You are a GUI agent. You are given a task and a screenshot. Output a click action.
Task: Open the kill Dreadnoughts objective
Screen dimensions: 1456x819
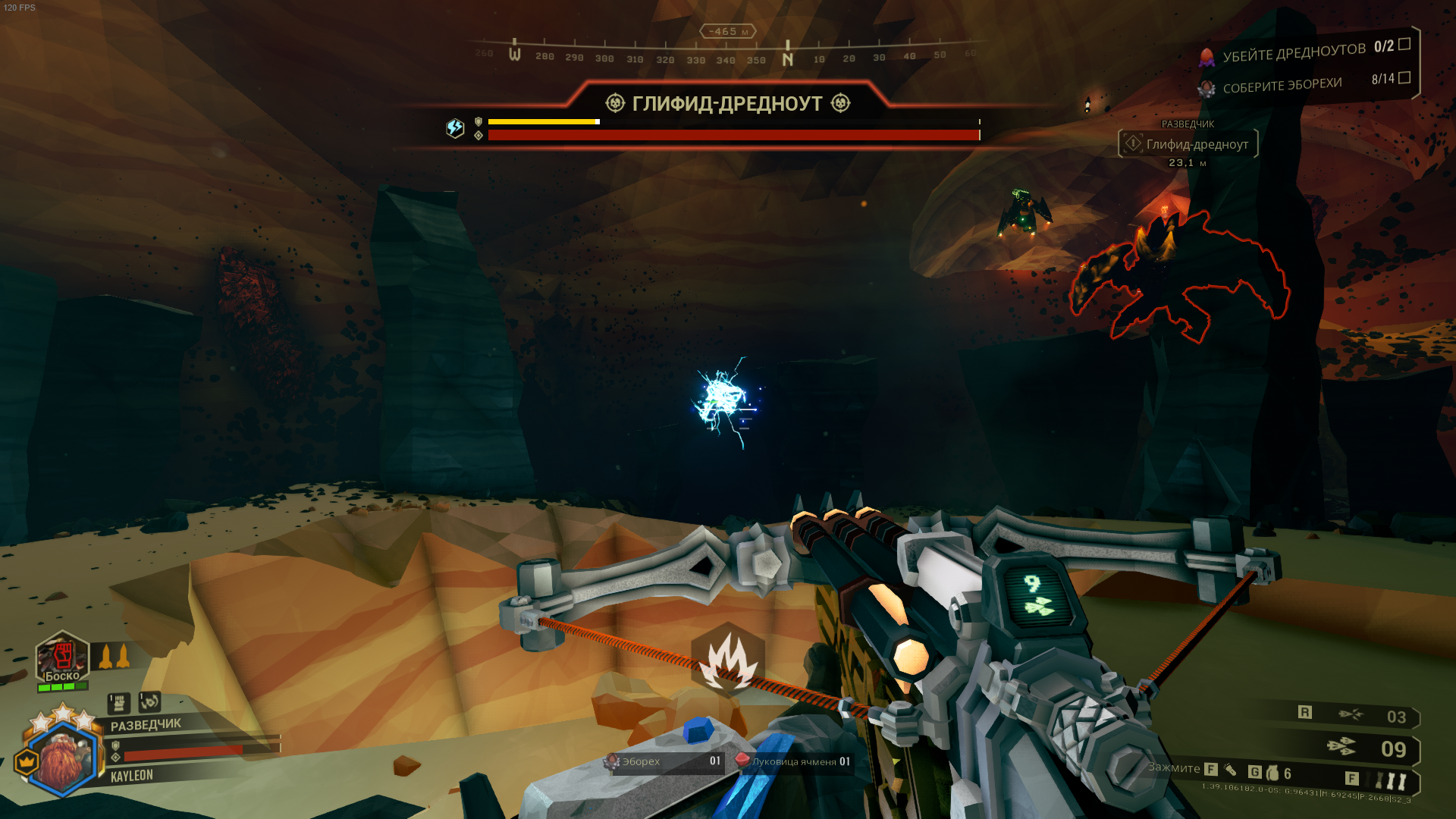(x=1294, y=52)
